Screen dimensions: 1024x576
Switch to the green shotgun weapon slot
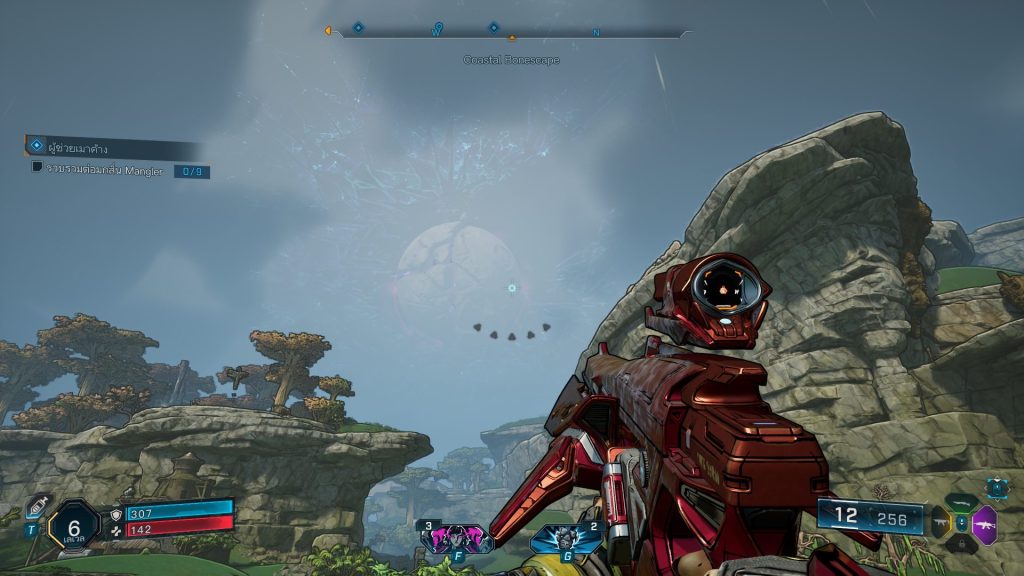tap(962, 504)
